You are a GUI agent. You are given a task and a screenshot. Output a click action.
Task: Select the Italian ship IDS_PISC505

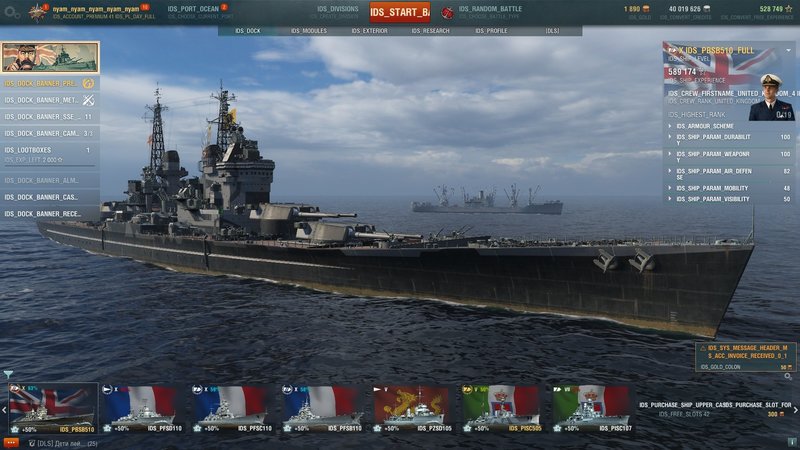499,408
